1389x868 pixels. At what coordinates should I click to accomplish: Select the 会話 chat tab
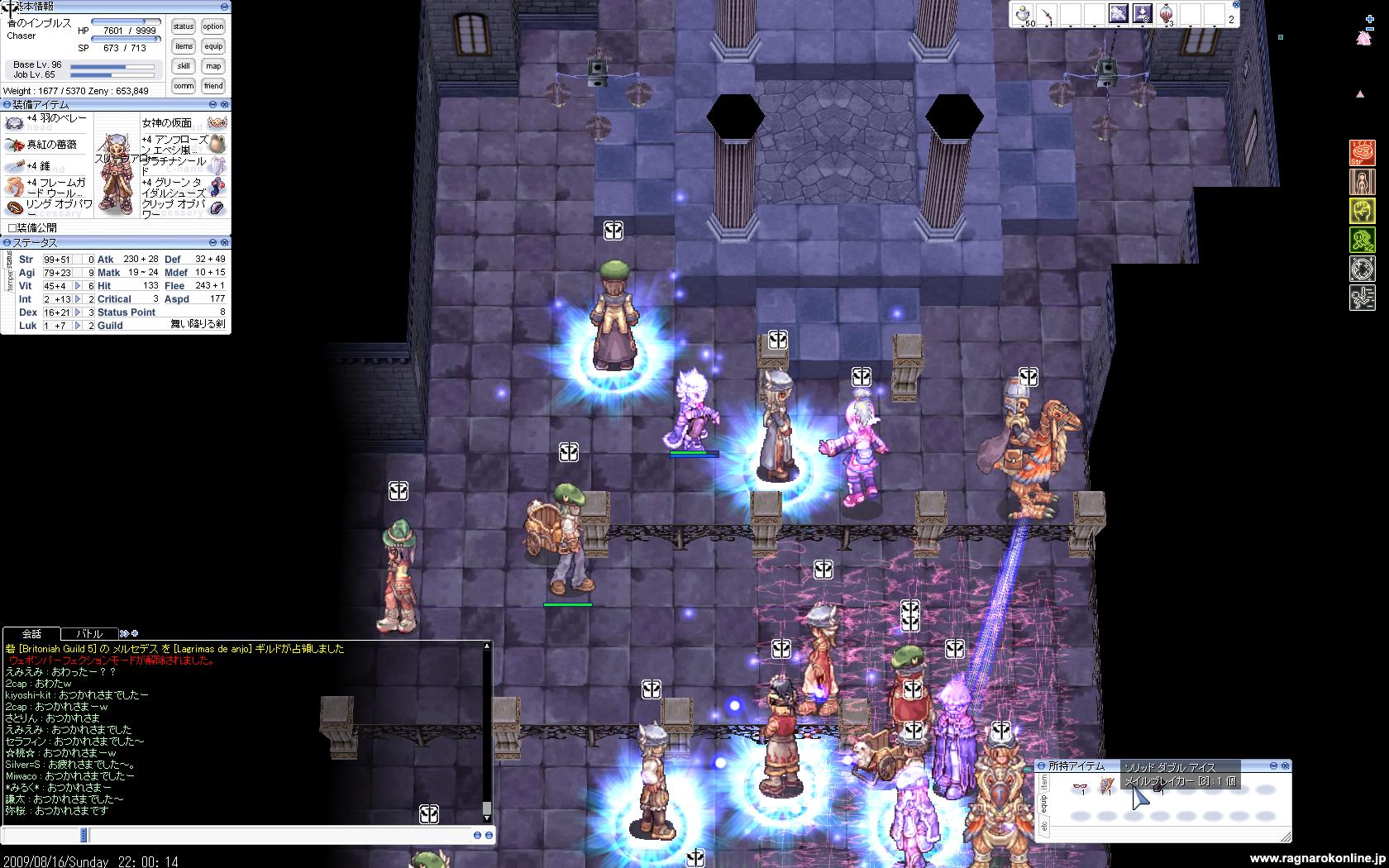(x=31, y=634)
